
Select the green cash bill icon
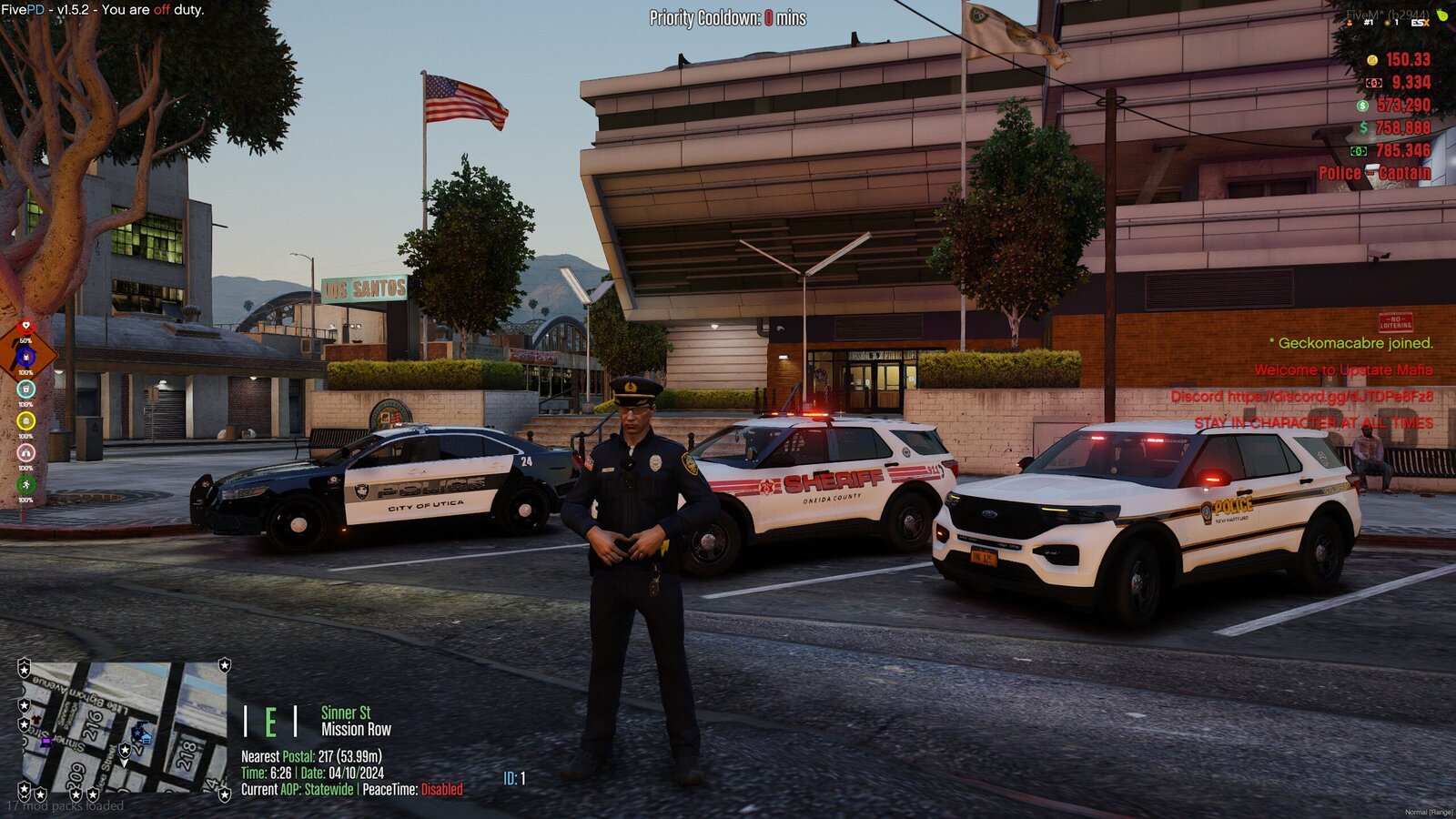(x=1359, y=151)
